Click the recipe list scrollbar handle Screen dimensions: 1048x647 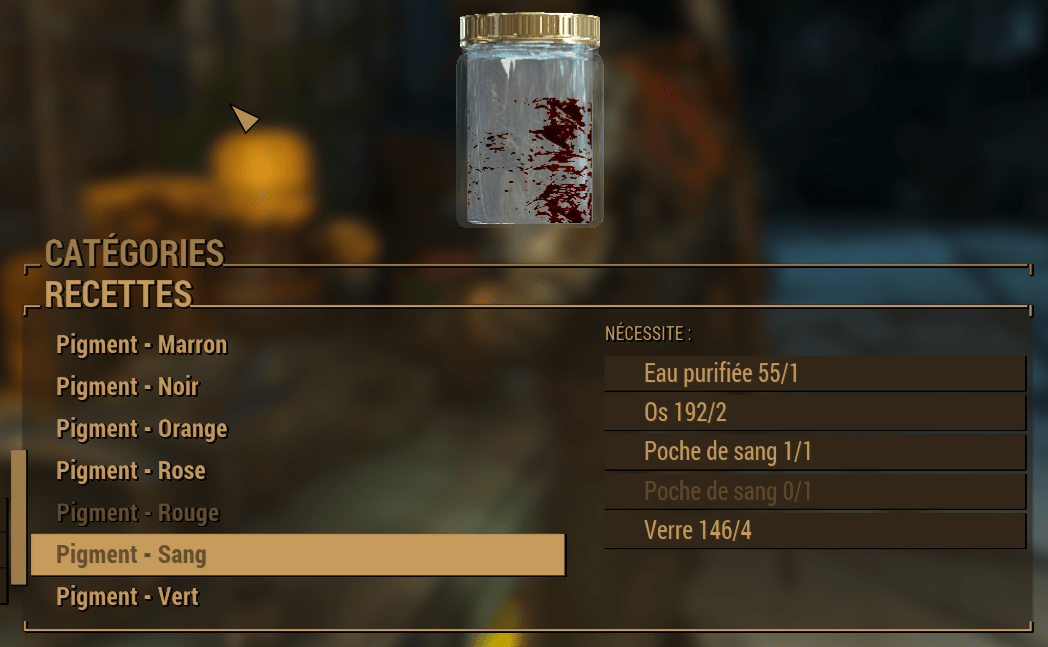pos(18,517)
